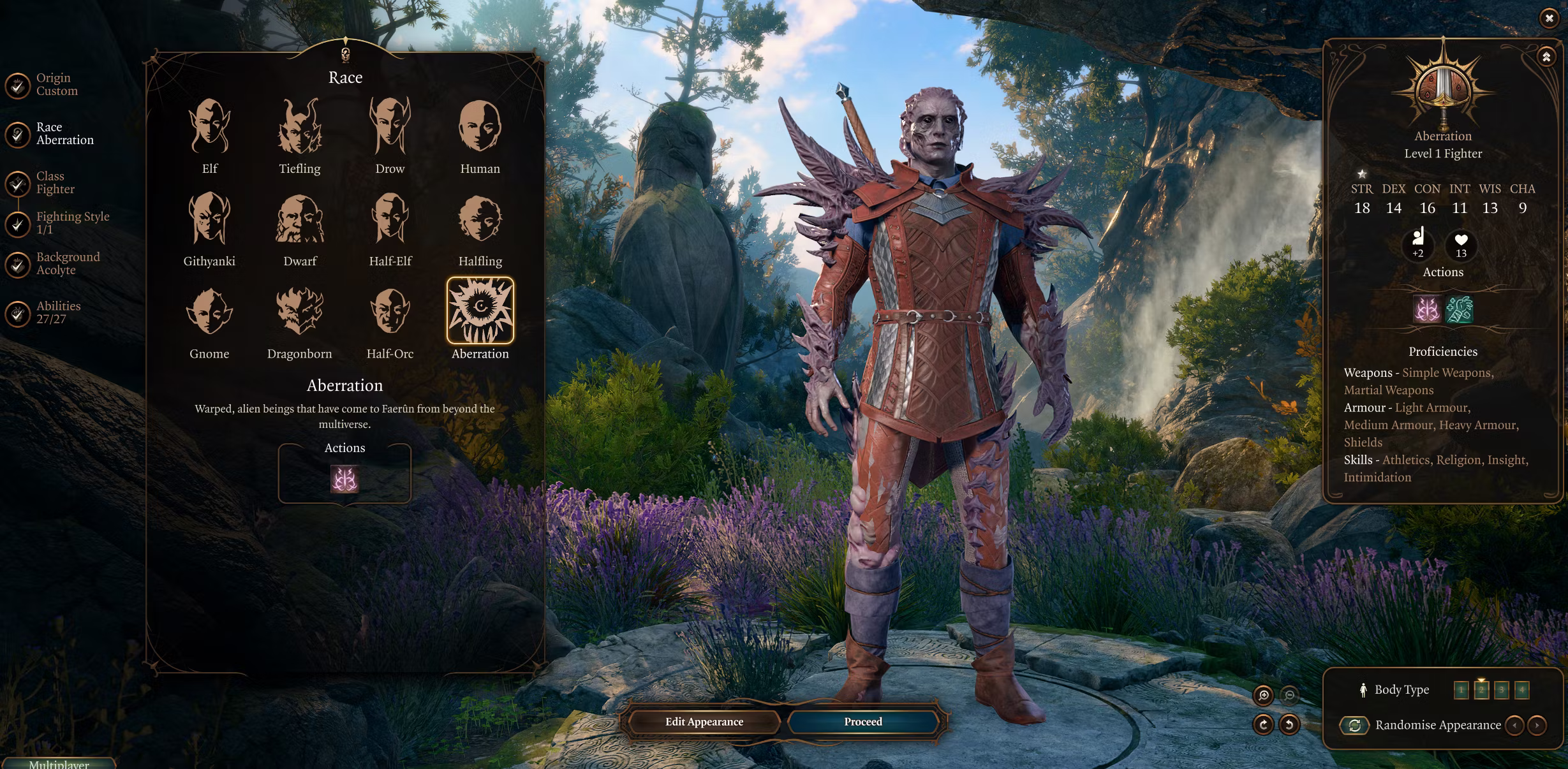Pick the Drow race
Viewport: 1568px width, 769px height.
tap(390, 128)
